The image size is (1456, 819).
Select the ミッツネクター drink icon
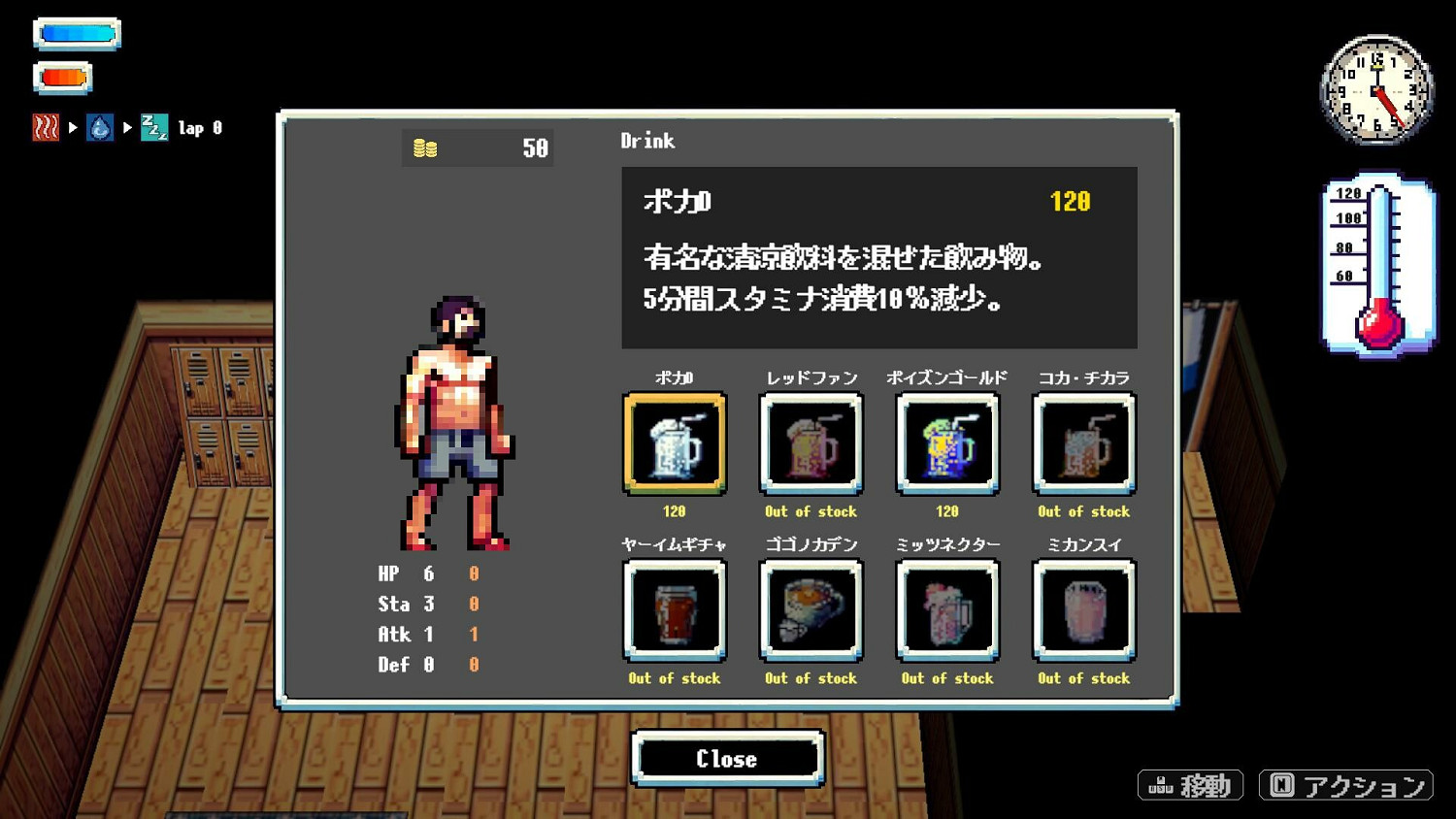pyautogui.click(x=946, y=609)
